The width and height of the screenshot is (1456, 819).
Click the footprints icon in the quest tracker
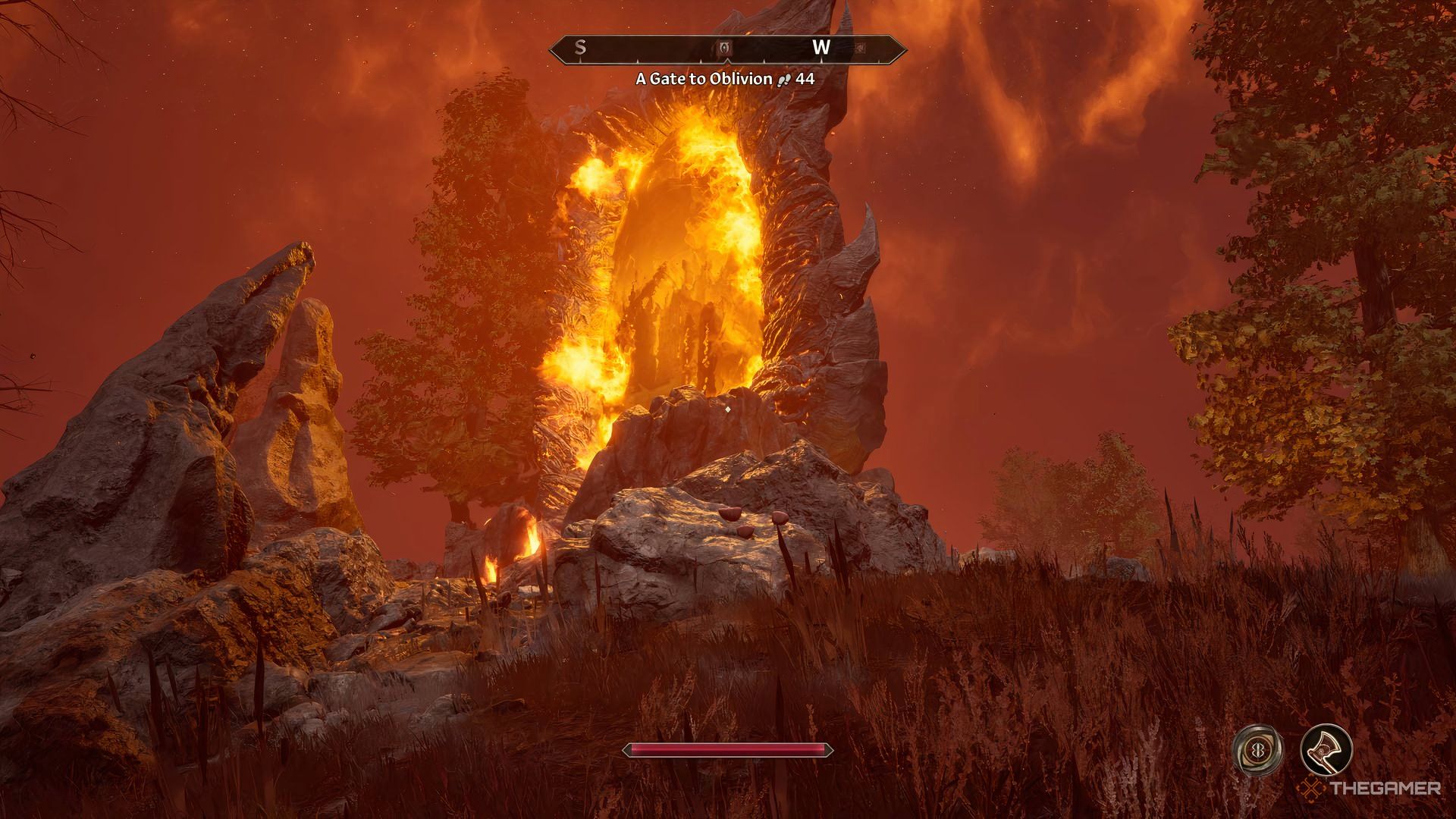pyautogui.click(x=784, y=79)
